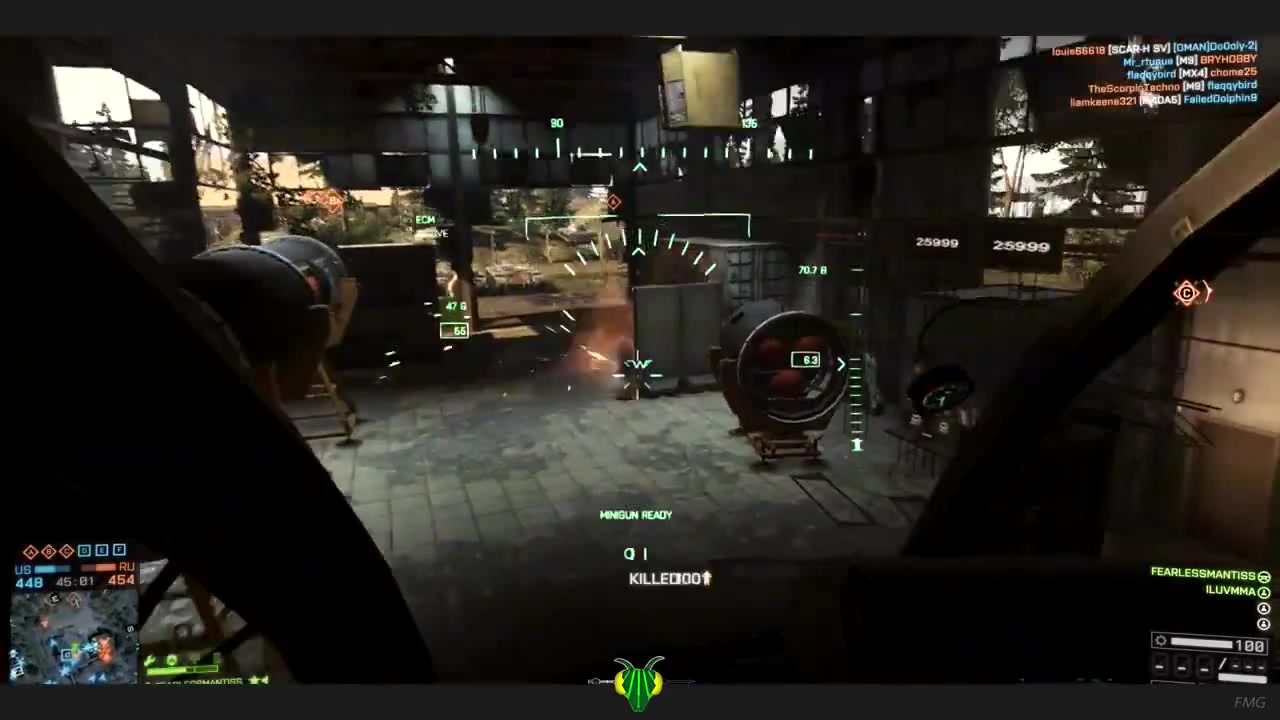
Task: Click the green mantis channel logo
Action: [x=640, y=683]
